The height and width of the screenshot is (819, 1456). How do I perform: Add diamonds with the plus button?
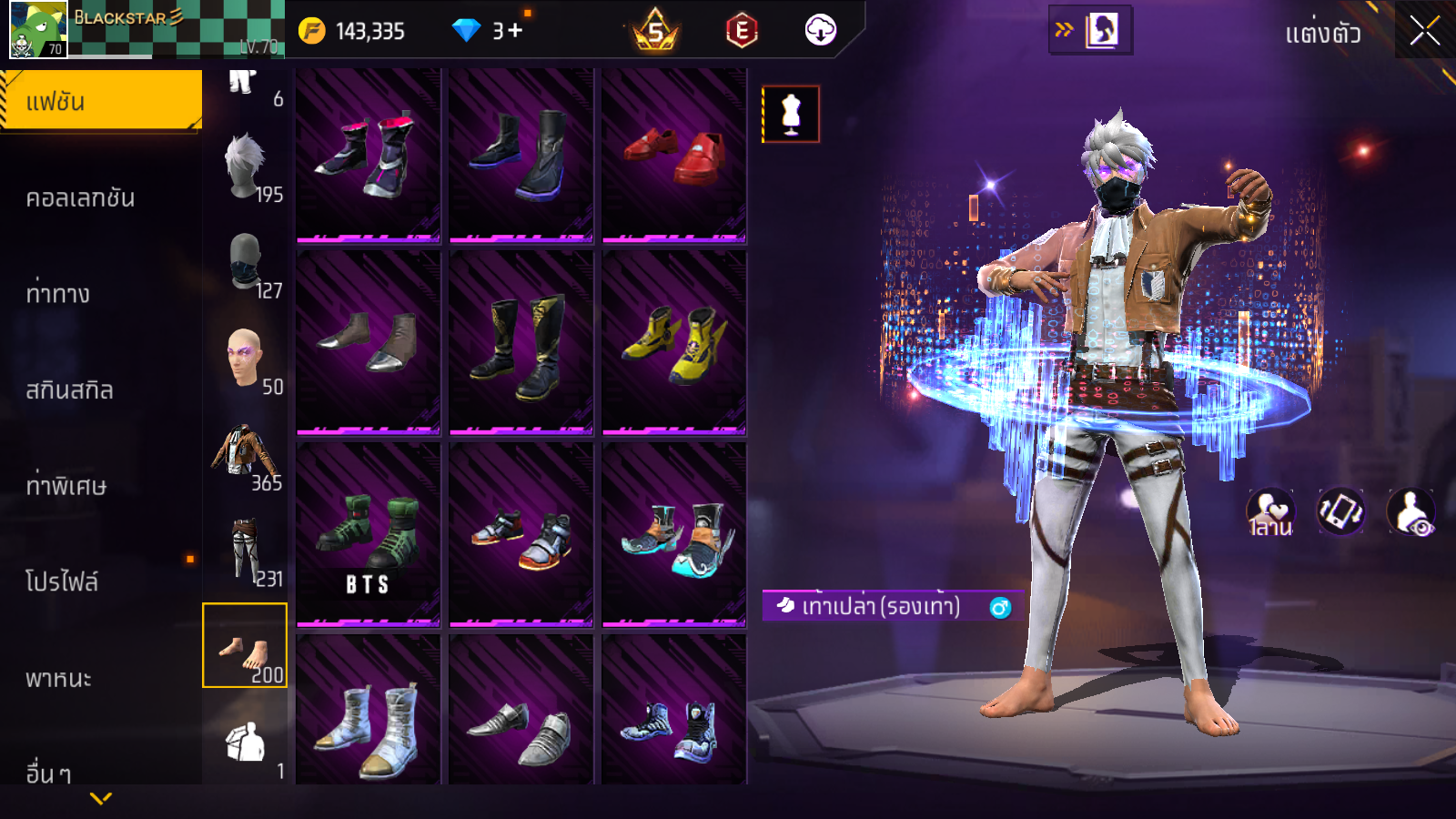515,31
